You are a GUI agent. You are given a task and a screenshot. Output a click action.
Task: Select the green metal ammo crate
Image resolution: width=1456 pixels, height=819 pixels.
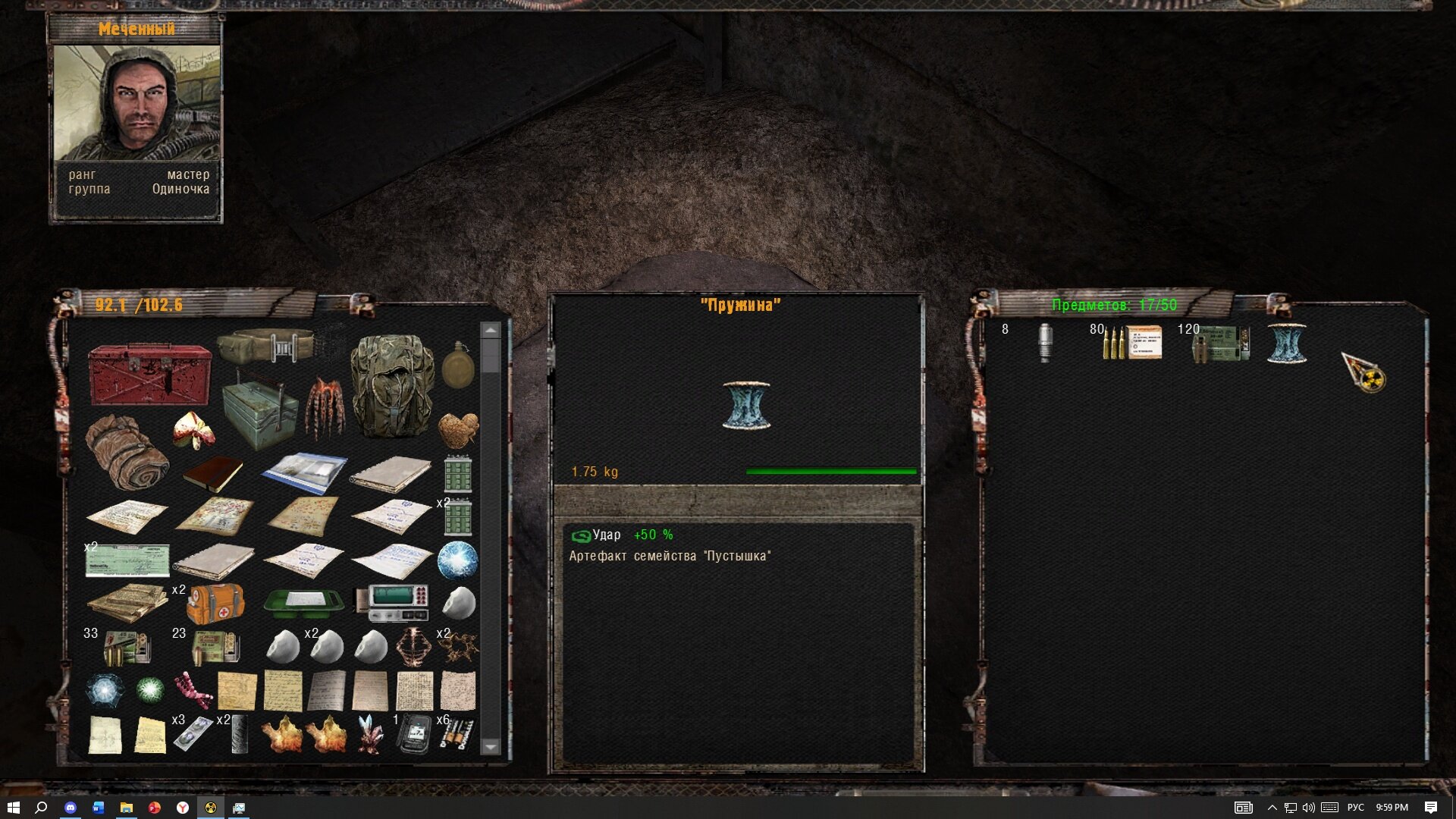click(260, 412)
